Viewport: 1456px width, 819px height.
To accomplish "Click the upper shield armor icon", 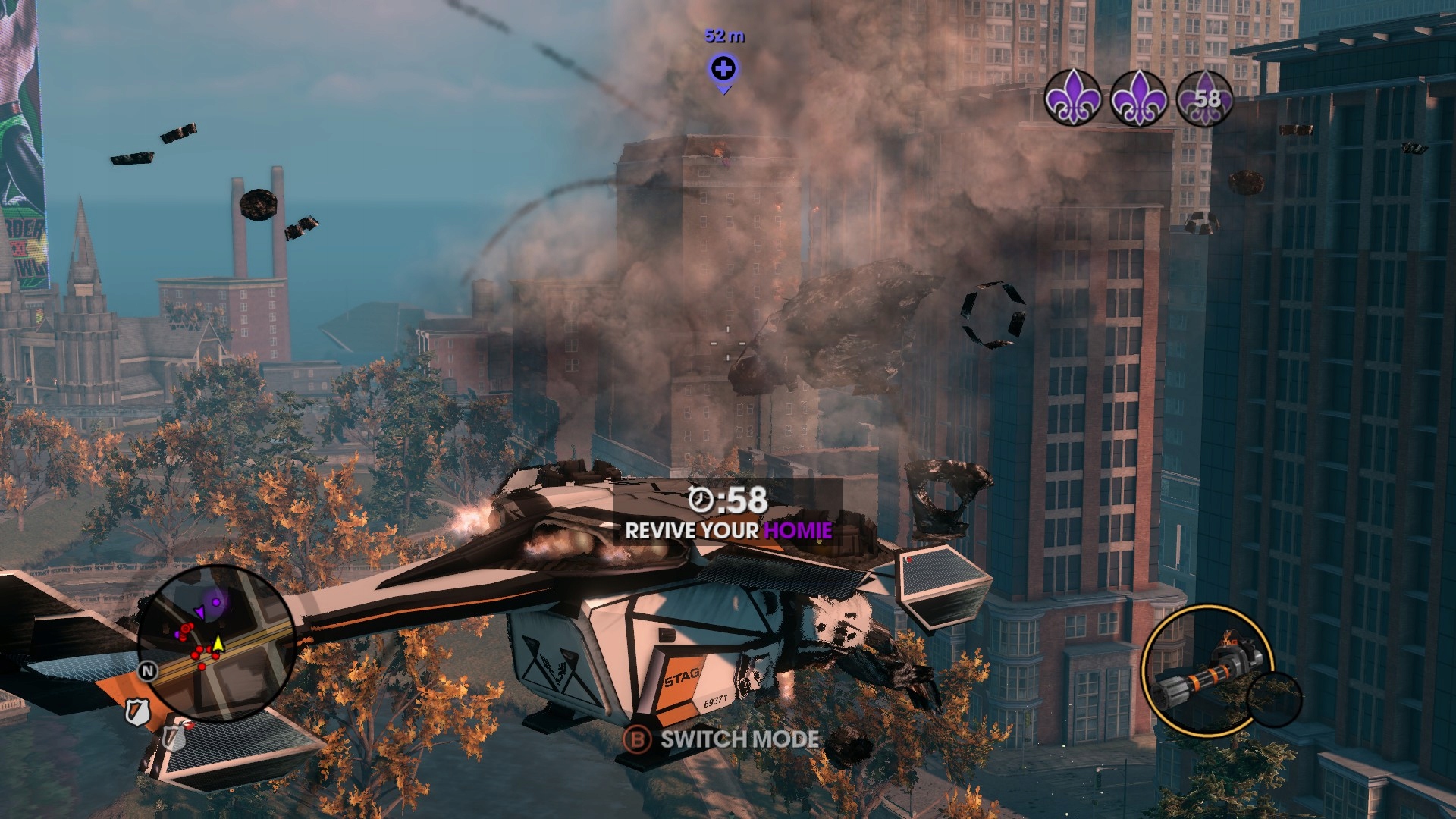I will (138, 713).
